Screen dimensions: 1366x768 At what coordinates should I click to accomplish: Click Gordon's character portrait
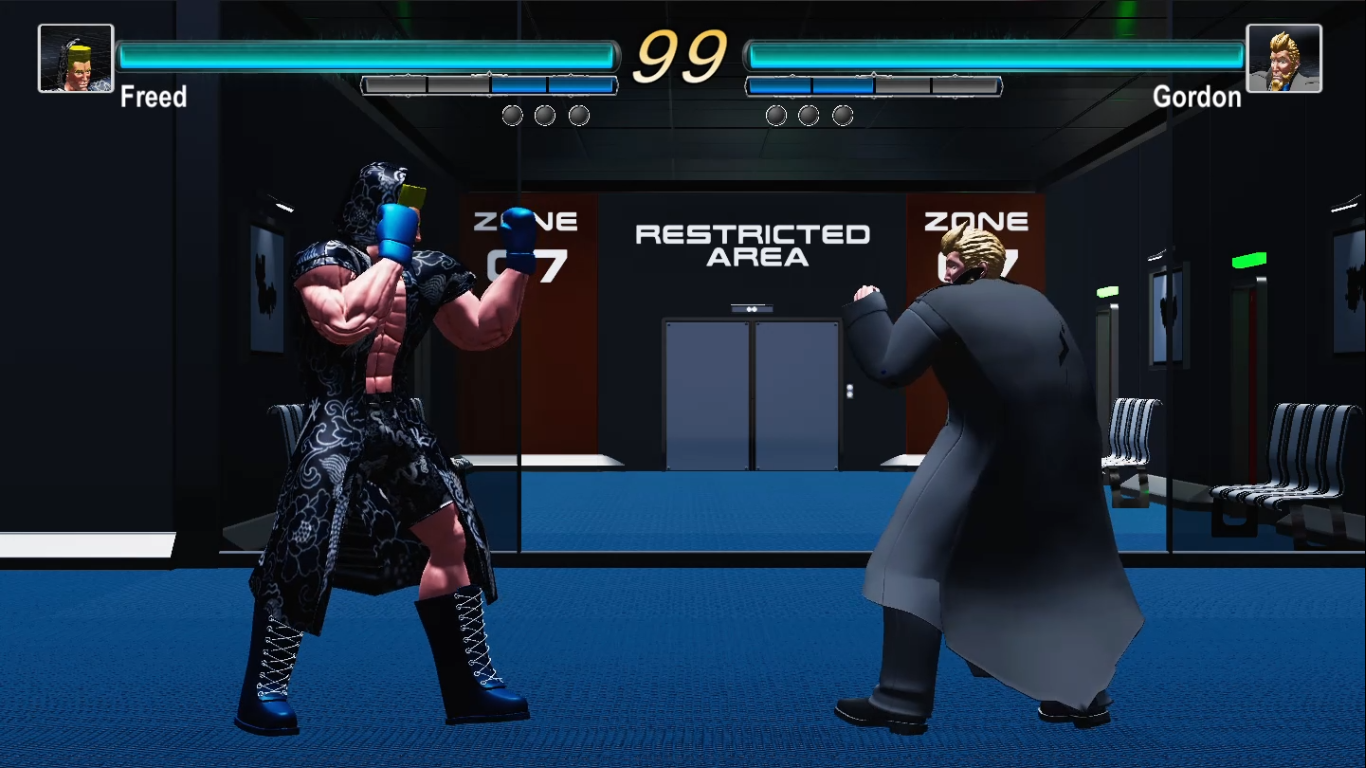point(1286,58)
